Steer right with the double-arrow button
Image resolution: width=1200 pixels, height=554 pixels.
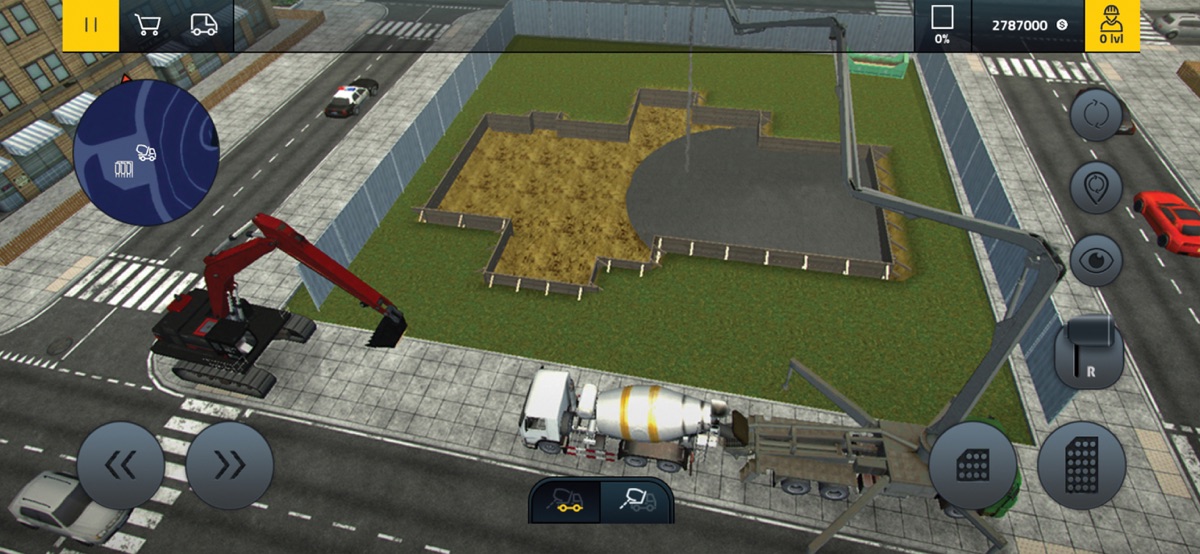229,465
